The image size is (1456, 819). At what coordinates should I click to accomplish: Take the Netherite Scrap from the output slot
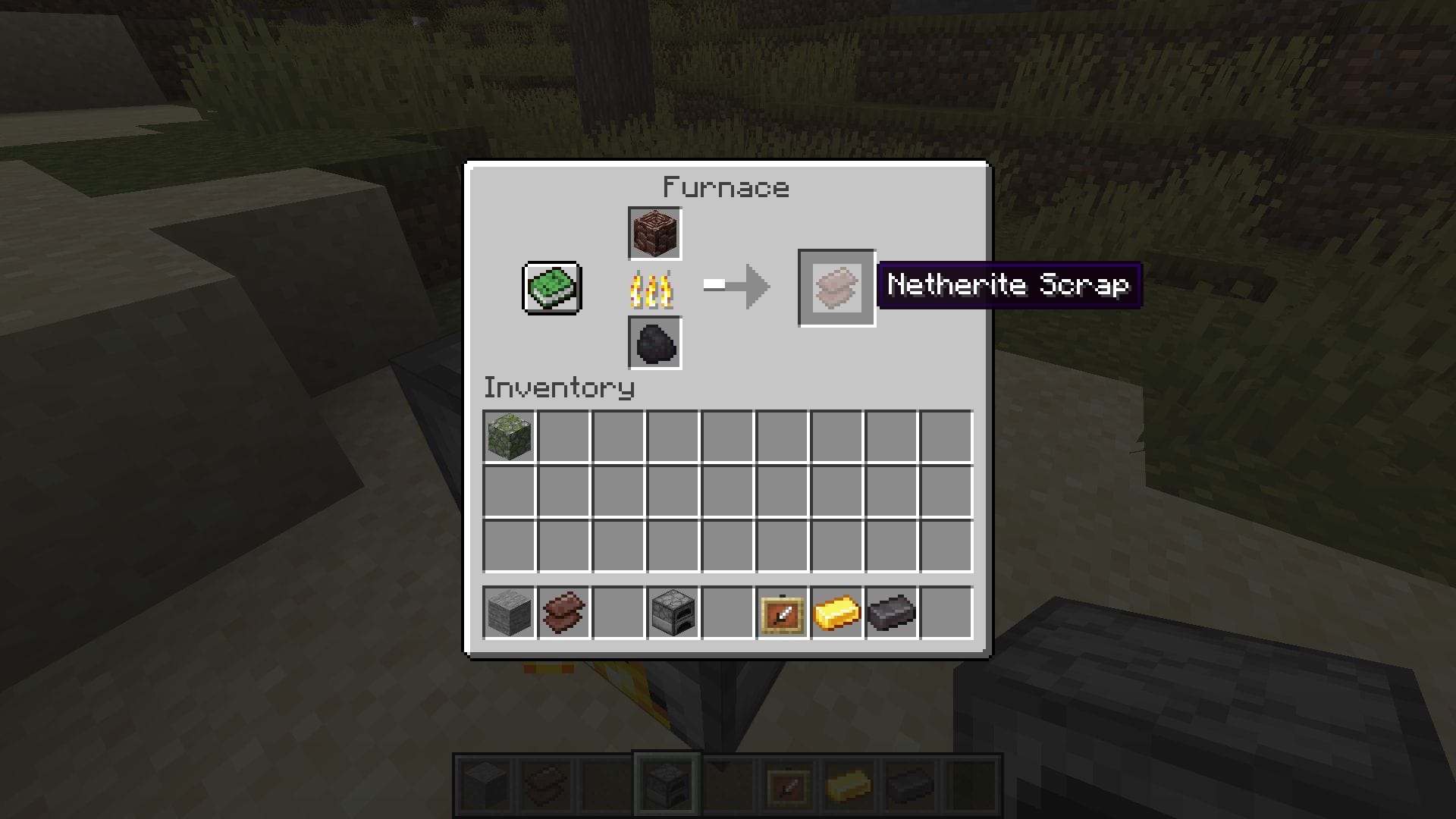836,288
